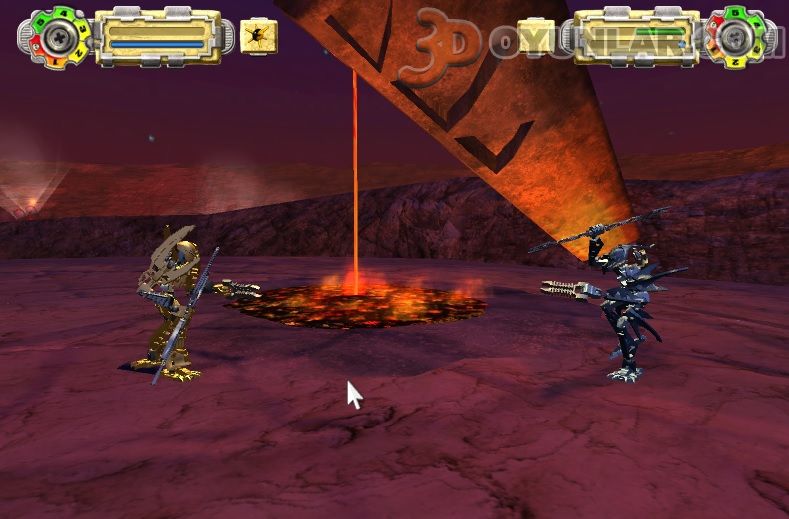This screenshot has height=519, width=789.
Task: Click the numbered gear dial beside the blue bar
Action: (x=55, y=37)
